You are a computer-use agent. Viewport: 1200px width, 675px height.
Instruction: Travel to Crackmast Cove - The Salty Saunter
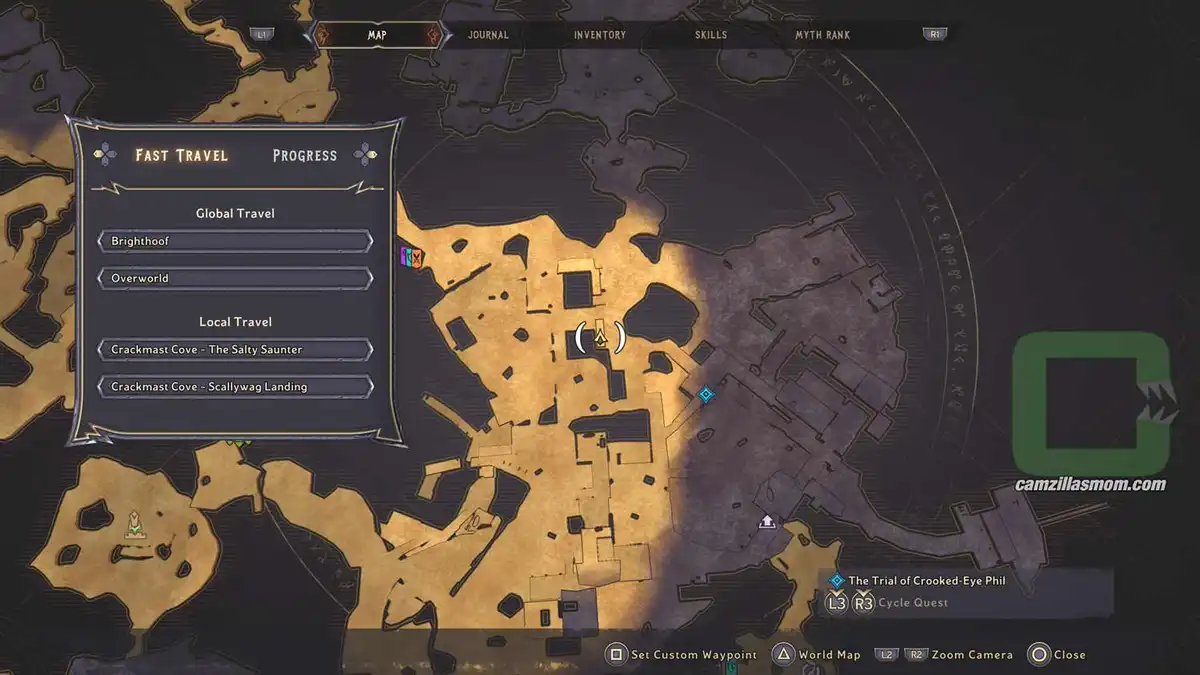(x=236, y=350)
